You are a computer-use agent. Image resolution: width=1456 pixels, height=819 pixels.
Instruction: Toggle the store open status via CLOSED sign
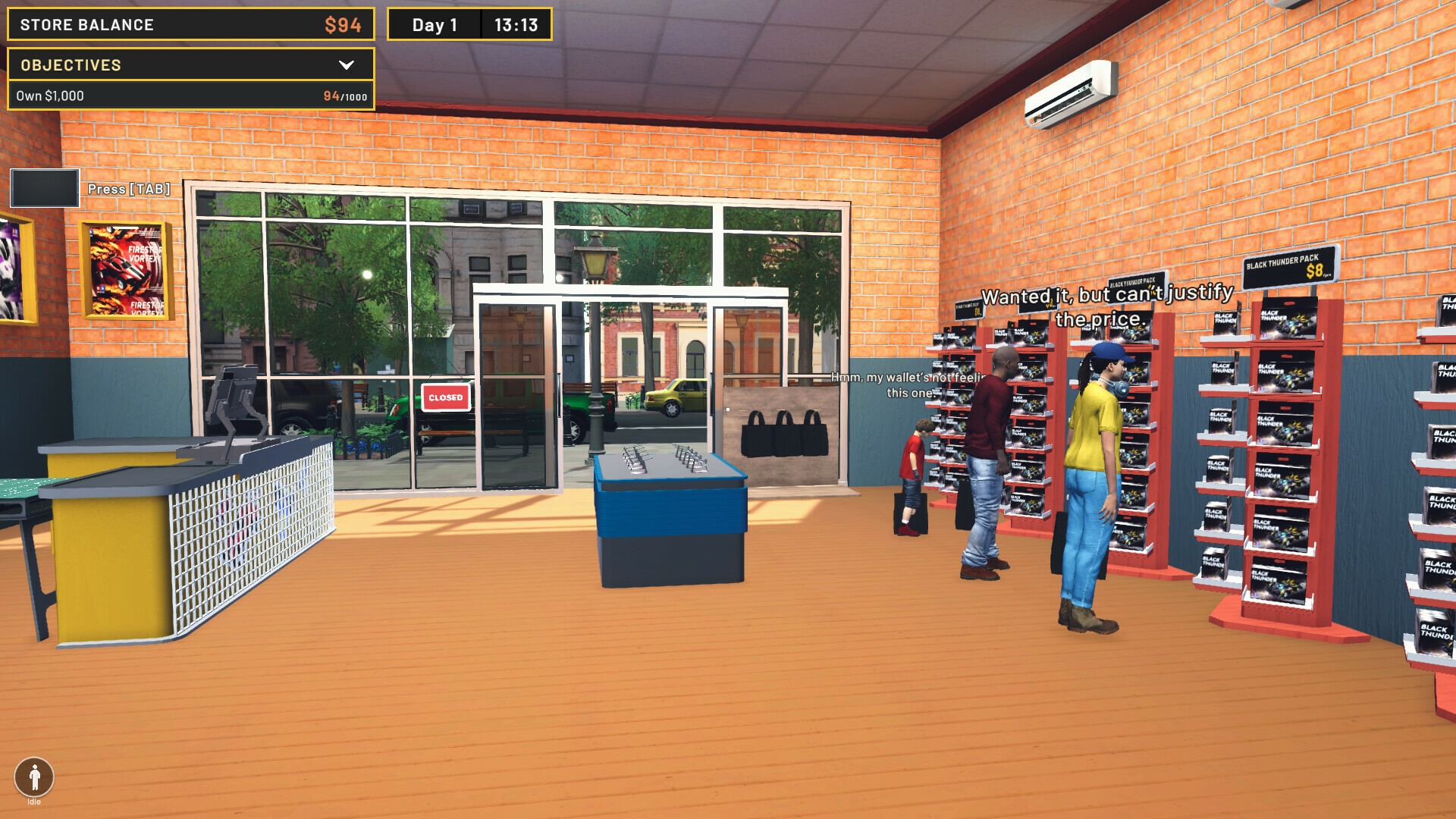pos(445,397)
